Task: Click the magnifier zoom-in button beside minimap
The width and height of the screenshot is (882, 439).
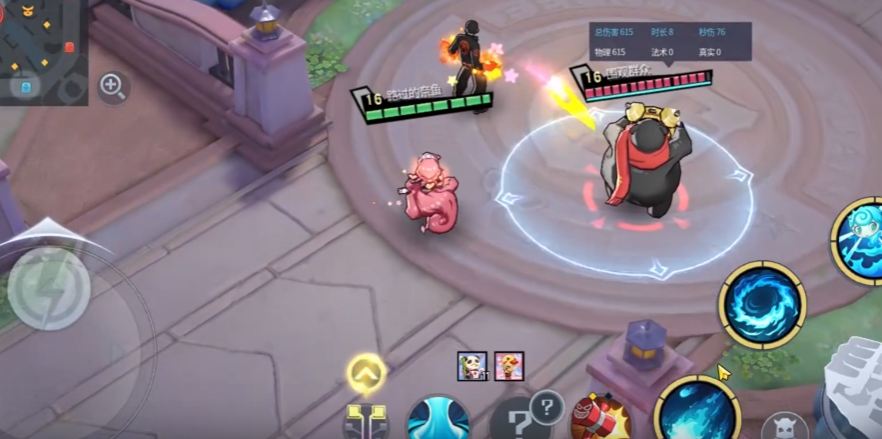Action: pyautogui.click(x=113, y=87)
